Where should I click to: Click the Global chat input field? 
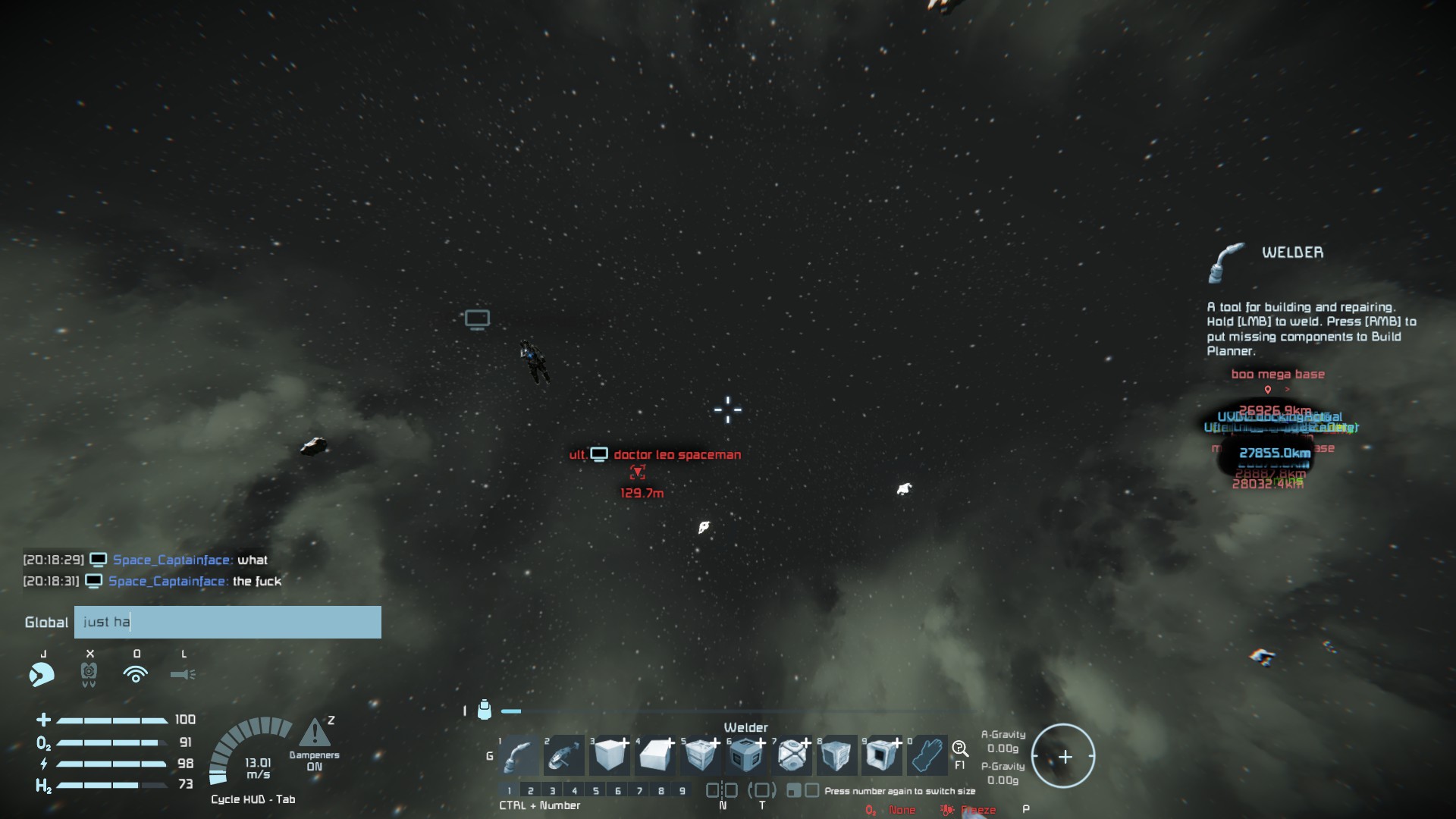[x=227, y=622]
